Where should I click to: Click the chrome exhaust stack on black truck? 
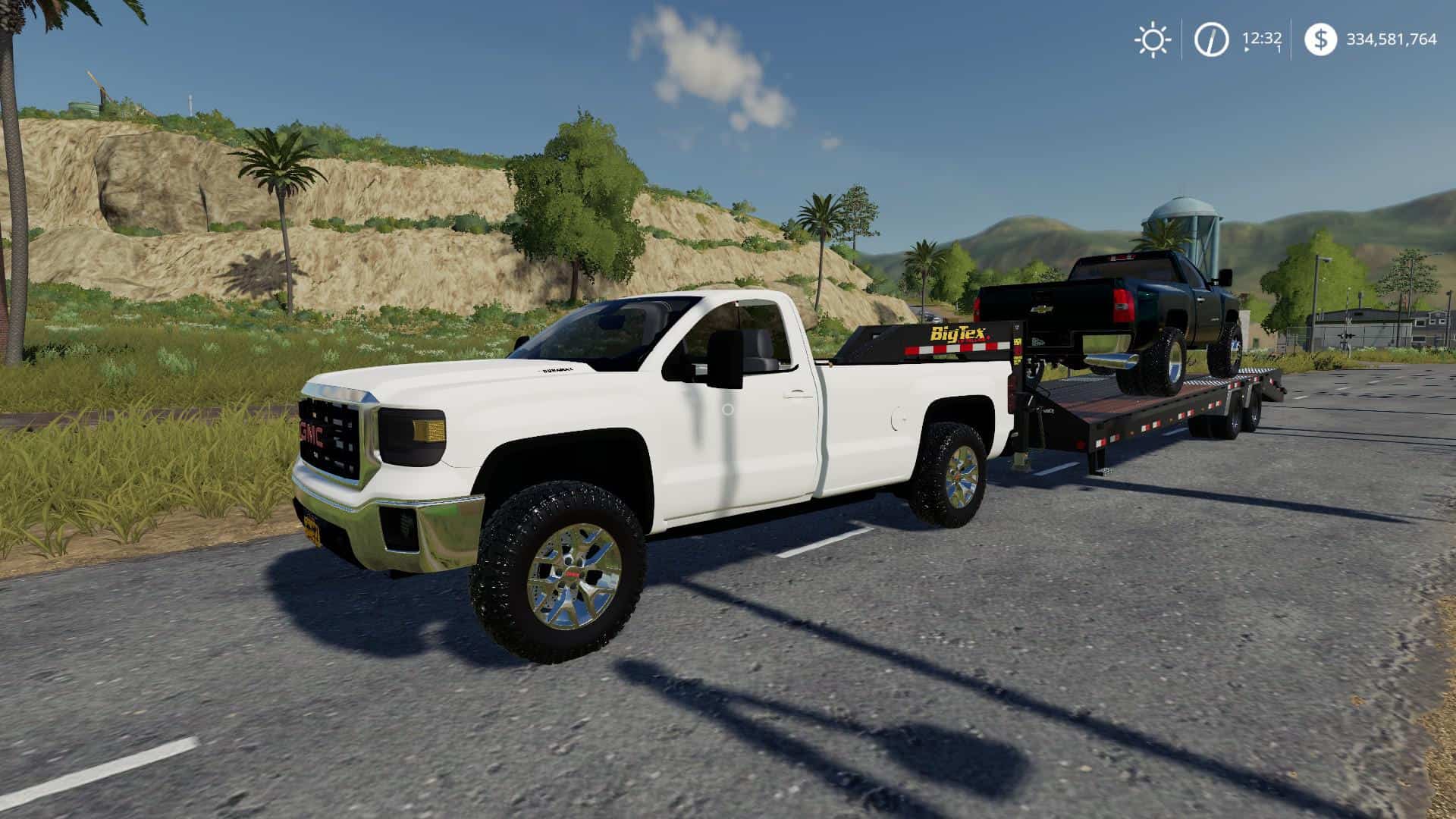tap(1112, 361)
